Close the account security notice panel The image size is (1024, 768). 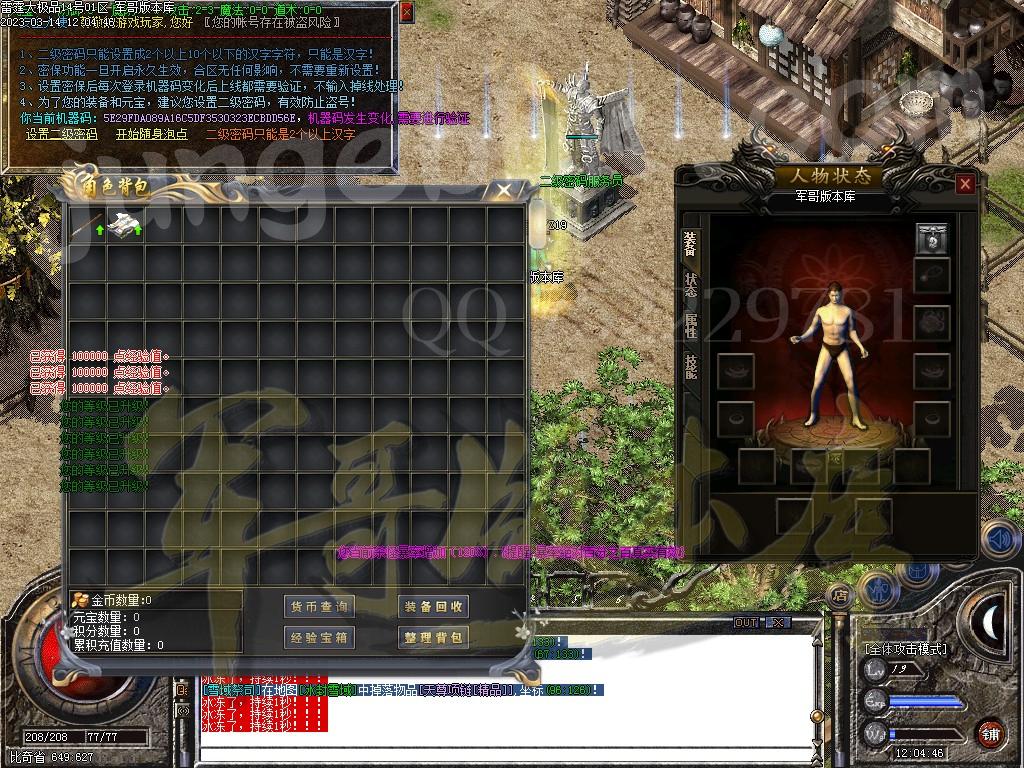coord(406,13)
